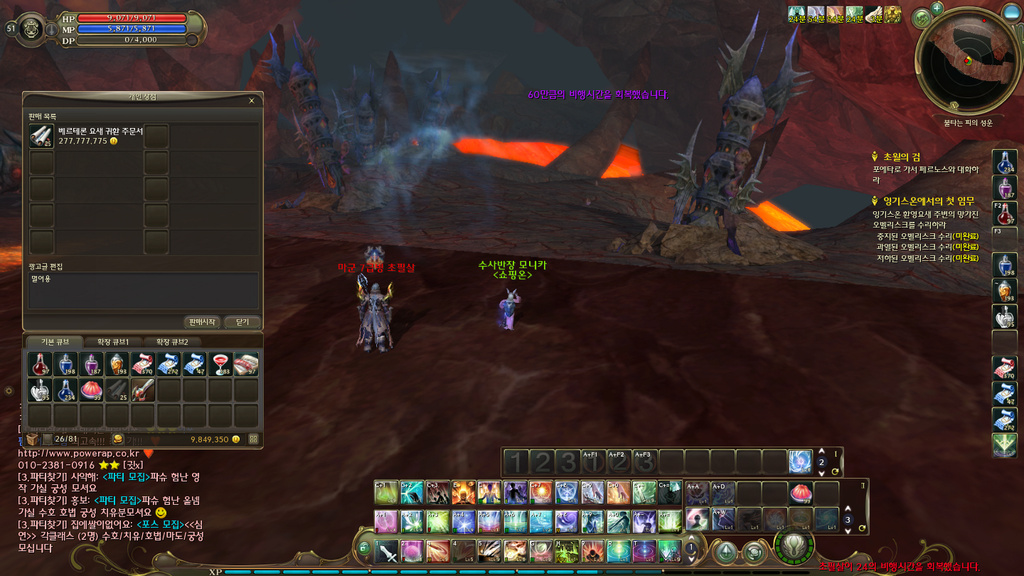Viewport: 1024px width, 576px height.
Task: Click the 판매시작 (start selling) button
Action: tap(202, 322)
